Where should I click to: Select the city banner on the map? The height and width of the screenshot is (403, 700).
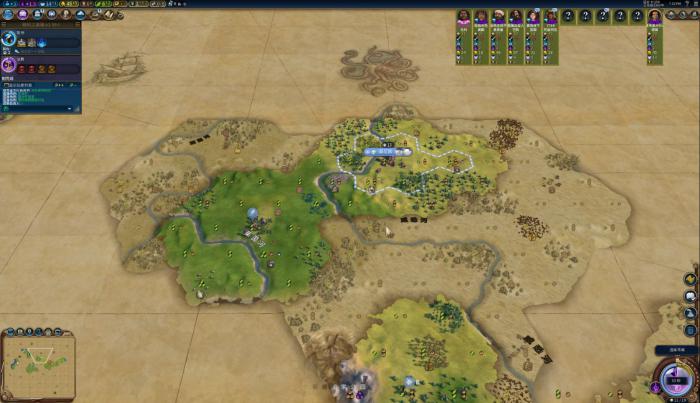[x=388, y=151]
